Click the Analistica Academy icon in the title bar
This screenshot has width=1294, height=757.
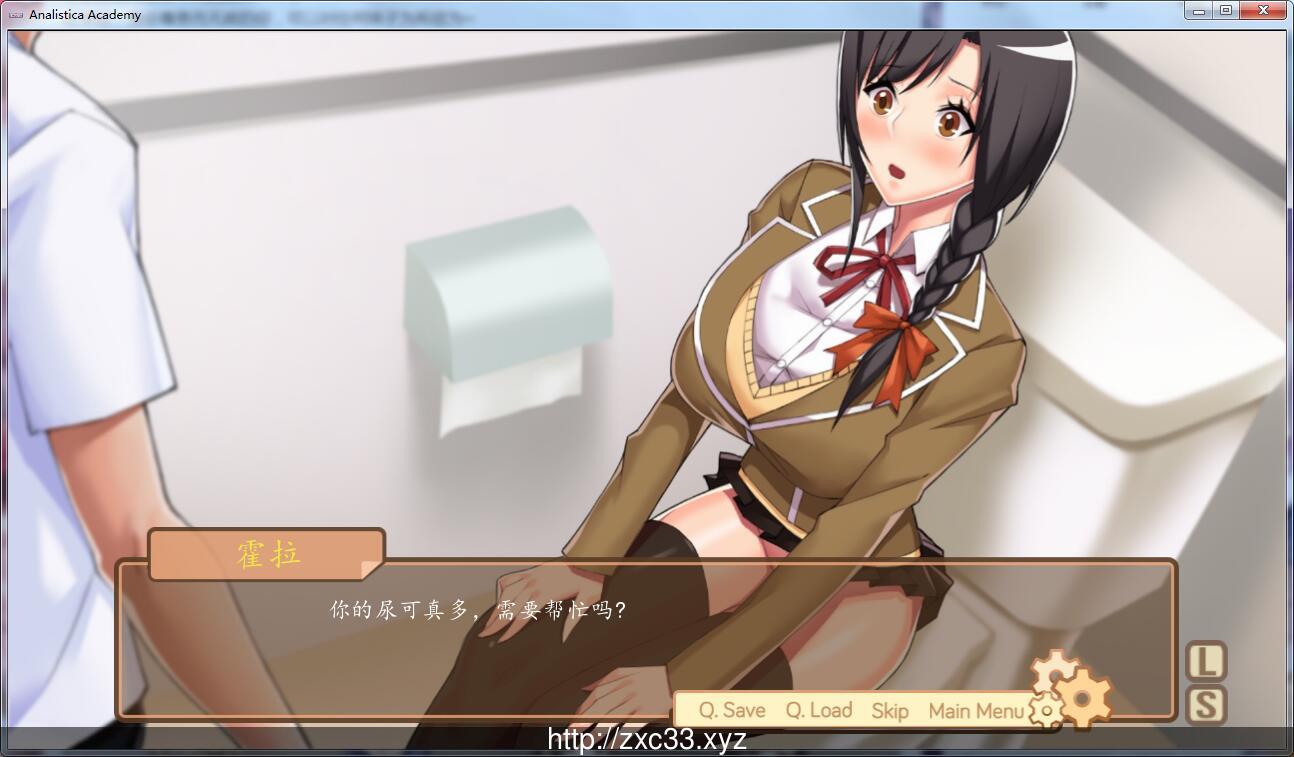tap(18, 13)
